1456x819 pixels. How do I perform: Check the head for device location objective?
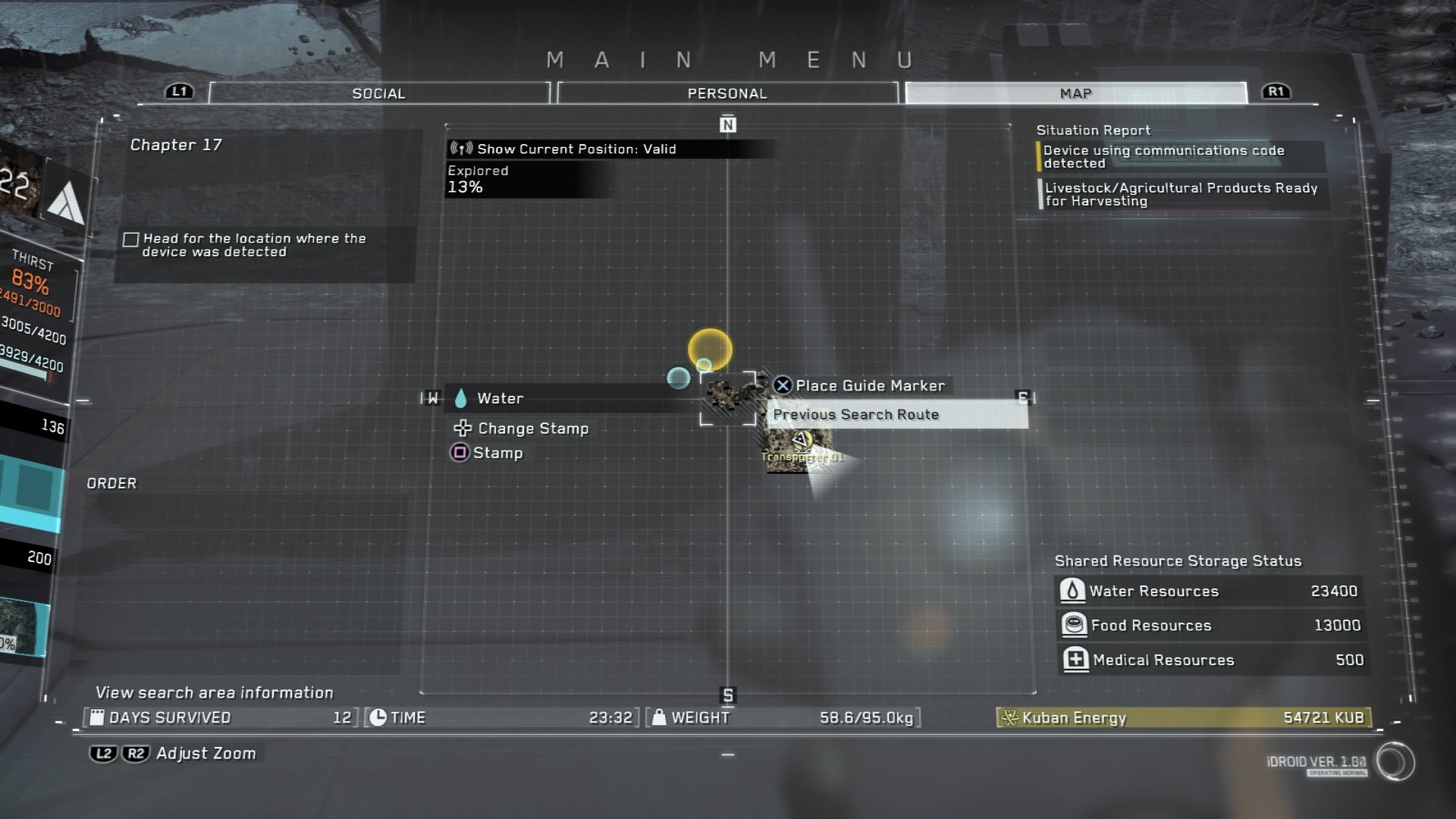(131, 240)
